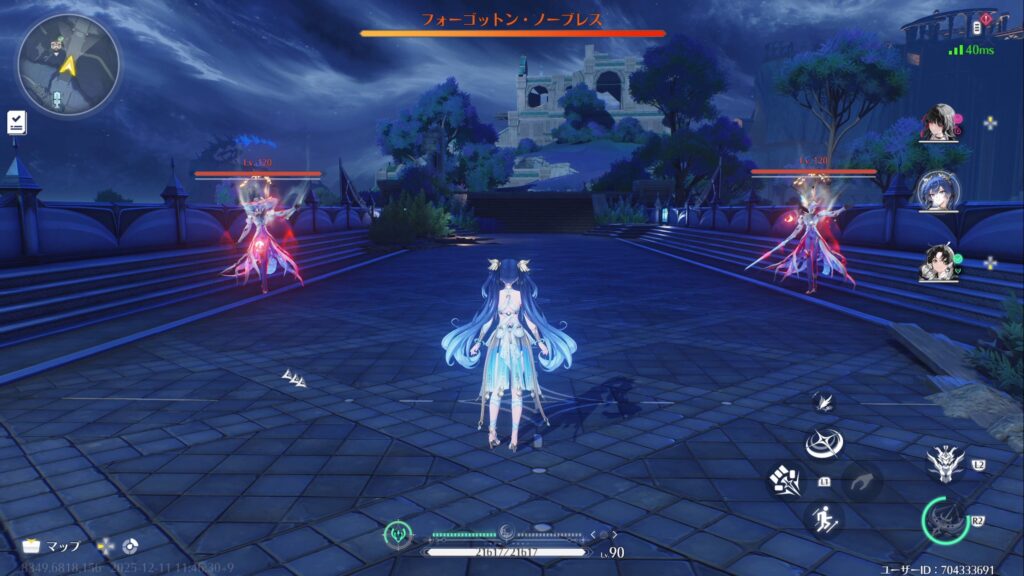Switch to the third party member portrait
1024x576 pixels.
pyautogui.click(x=939, y=263)
